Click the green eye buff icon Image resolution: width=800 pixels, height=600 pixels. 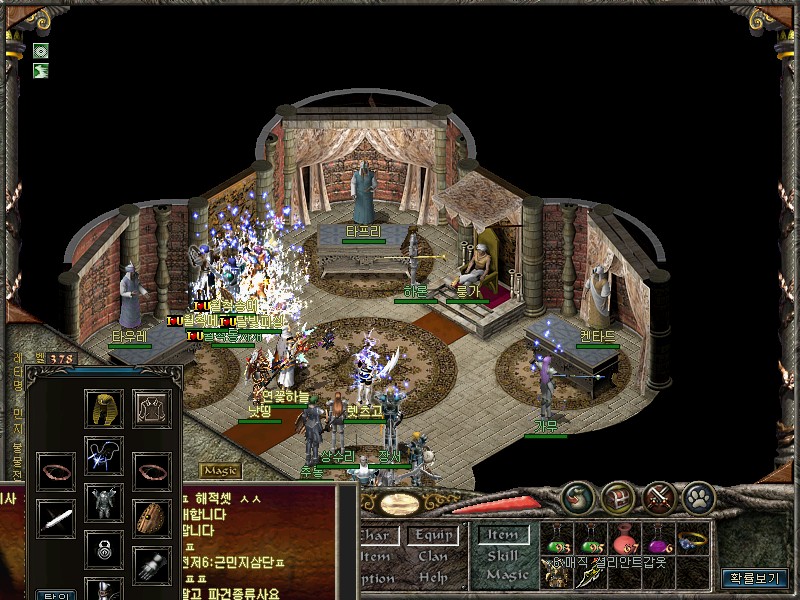tap(41, 51)
